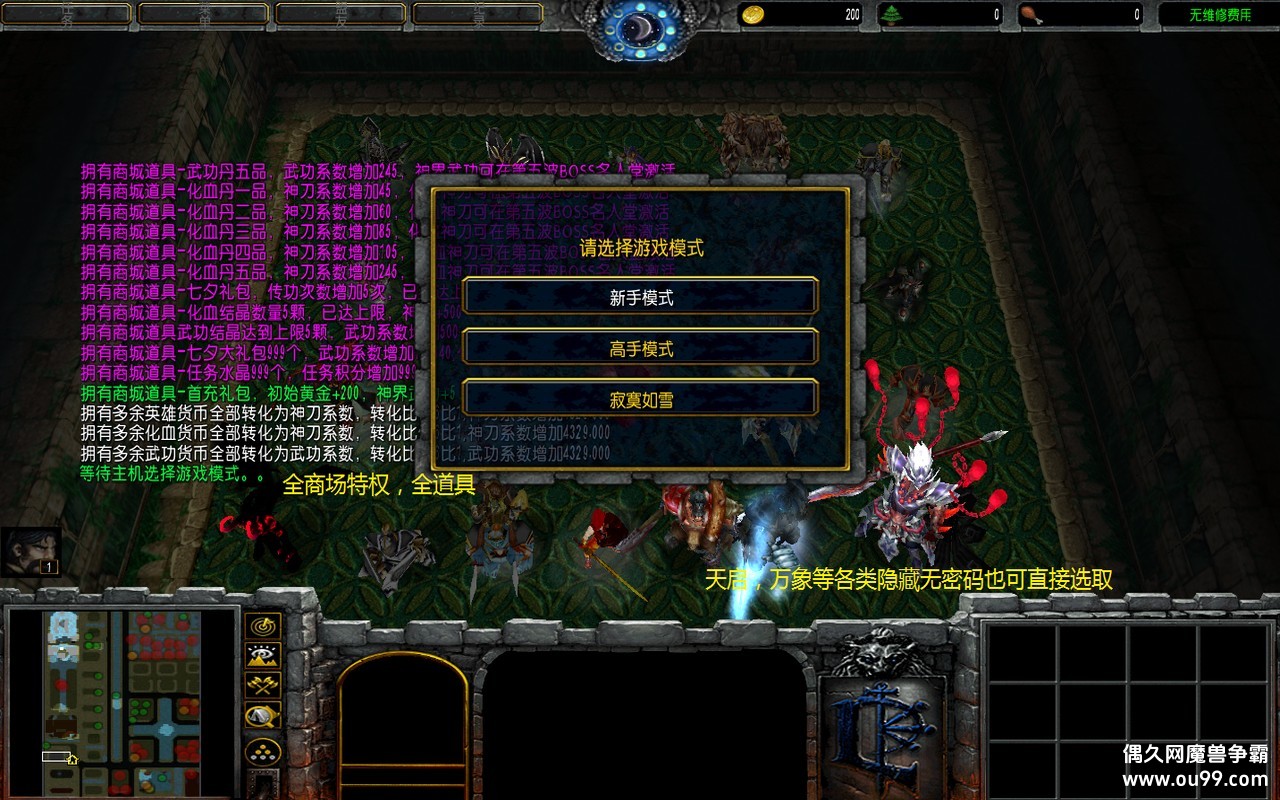Select the 高手模式 option
Viewport: 1280px width, 800px height.
pyautogui.click(x=640, y=348)
